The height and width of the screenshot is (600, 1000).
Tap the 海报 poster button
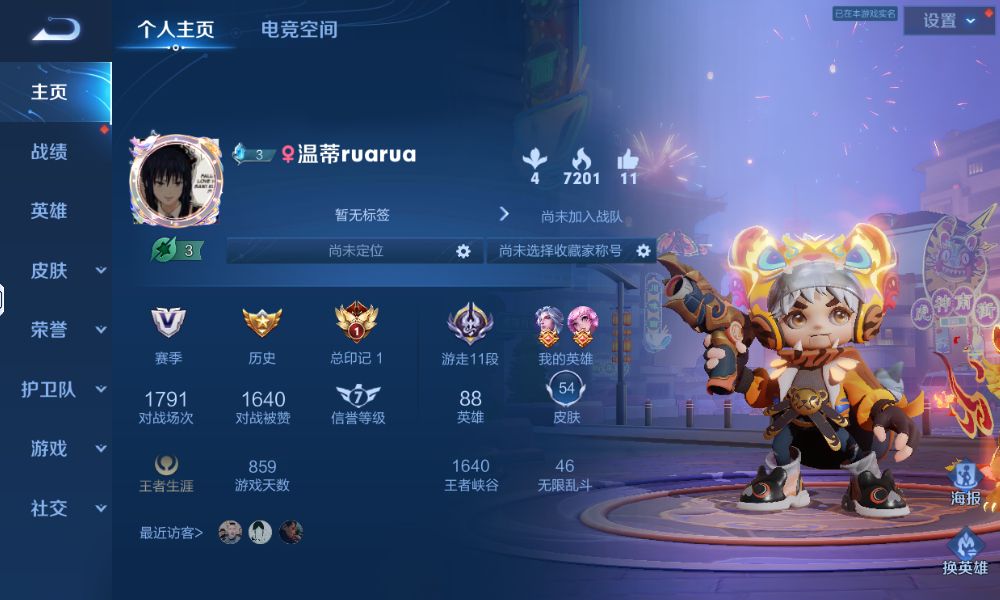coord(965,478)
